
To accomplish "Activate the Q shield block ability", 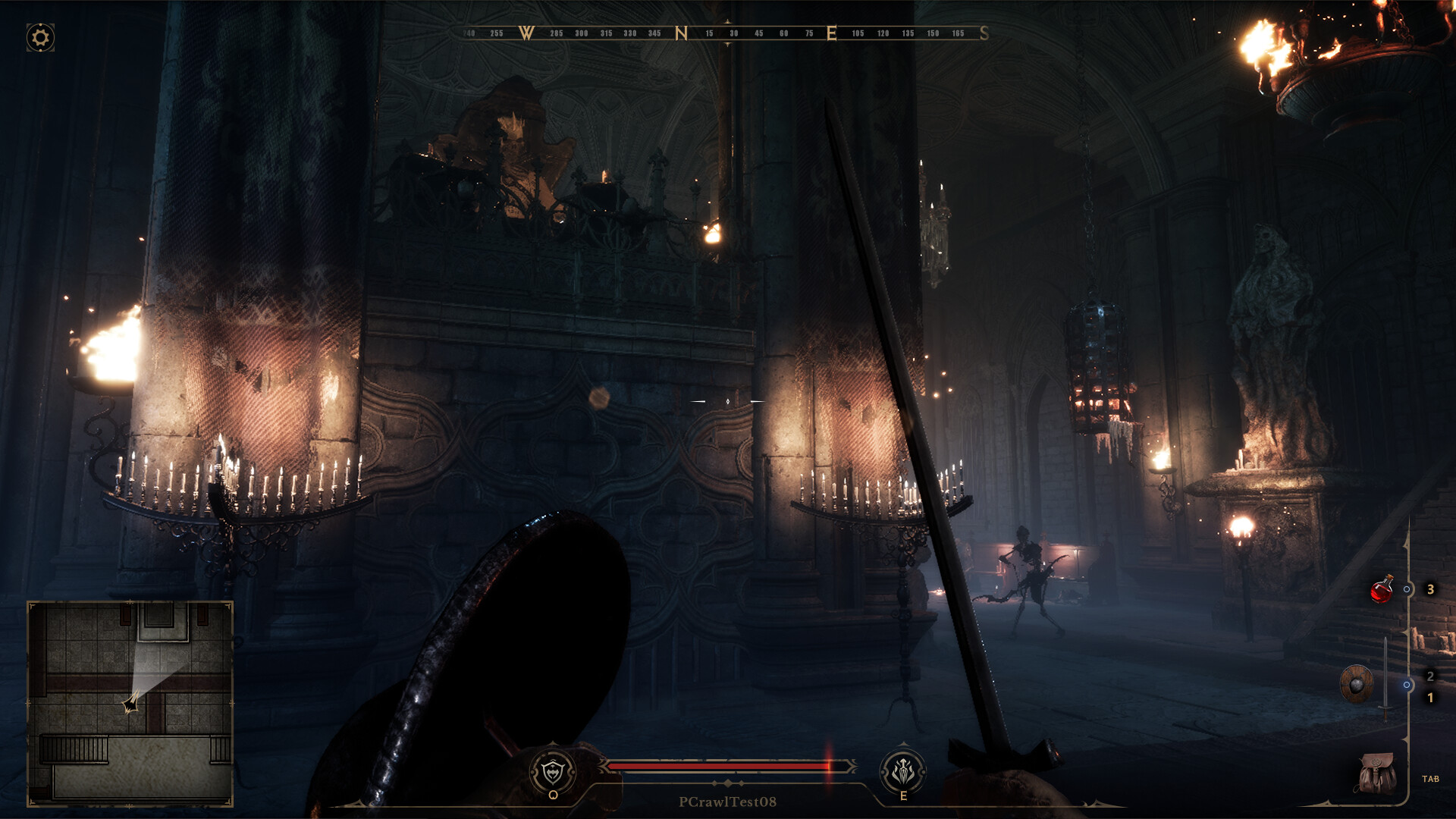I will click(x=554, y=770).
